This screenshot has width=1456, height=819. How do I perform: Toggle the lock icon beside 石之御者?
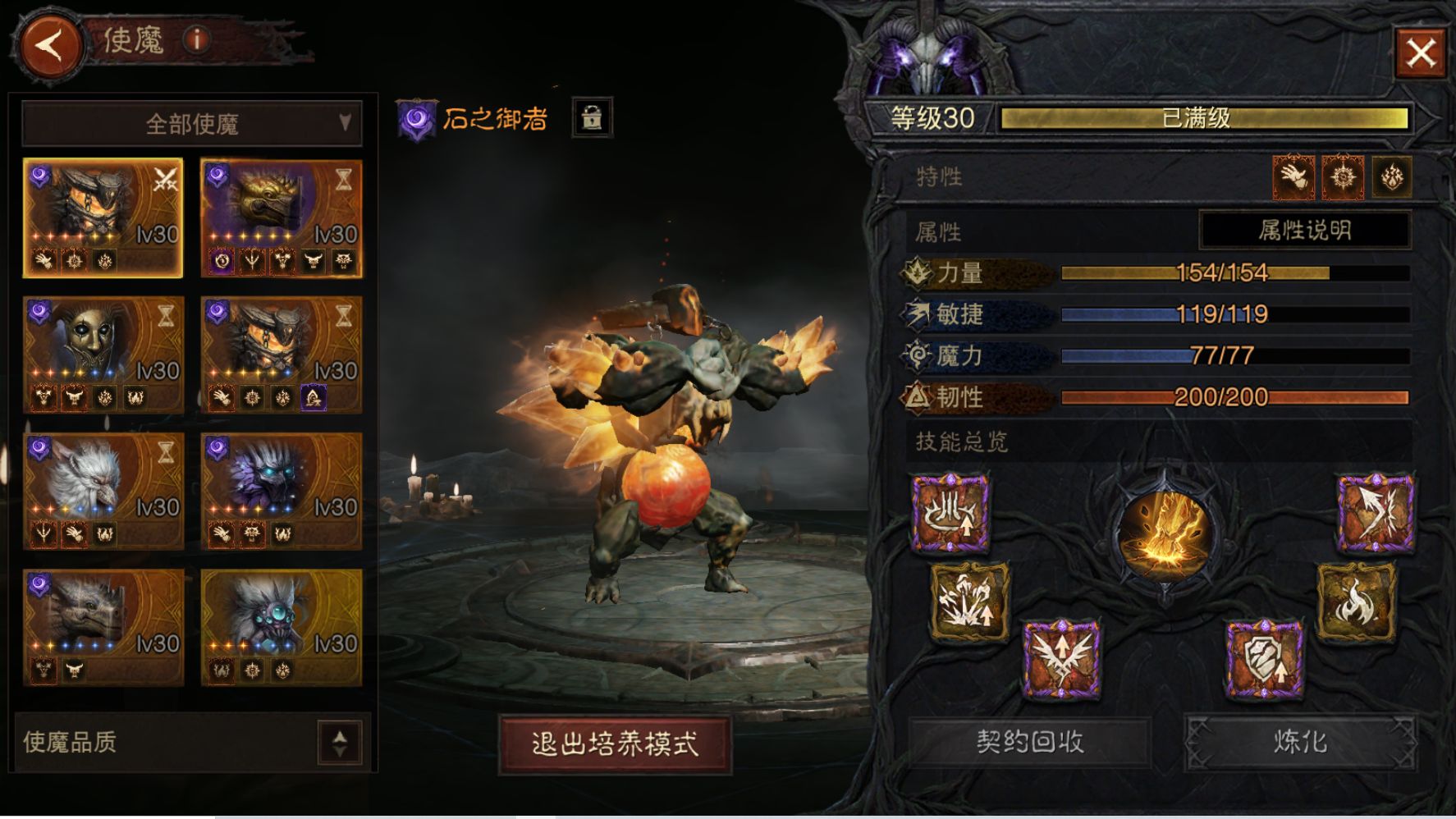click(591, 118)
